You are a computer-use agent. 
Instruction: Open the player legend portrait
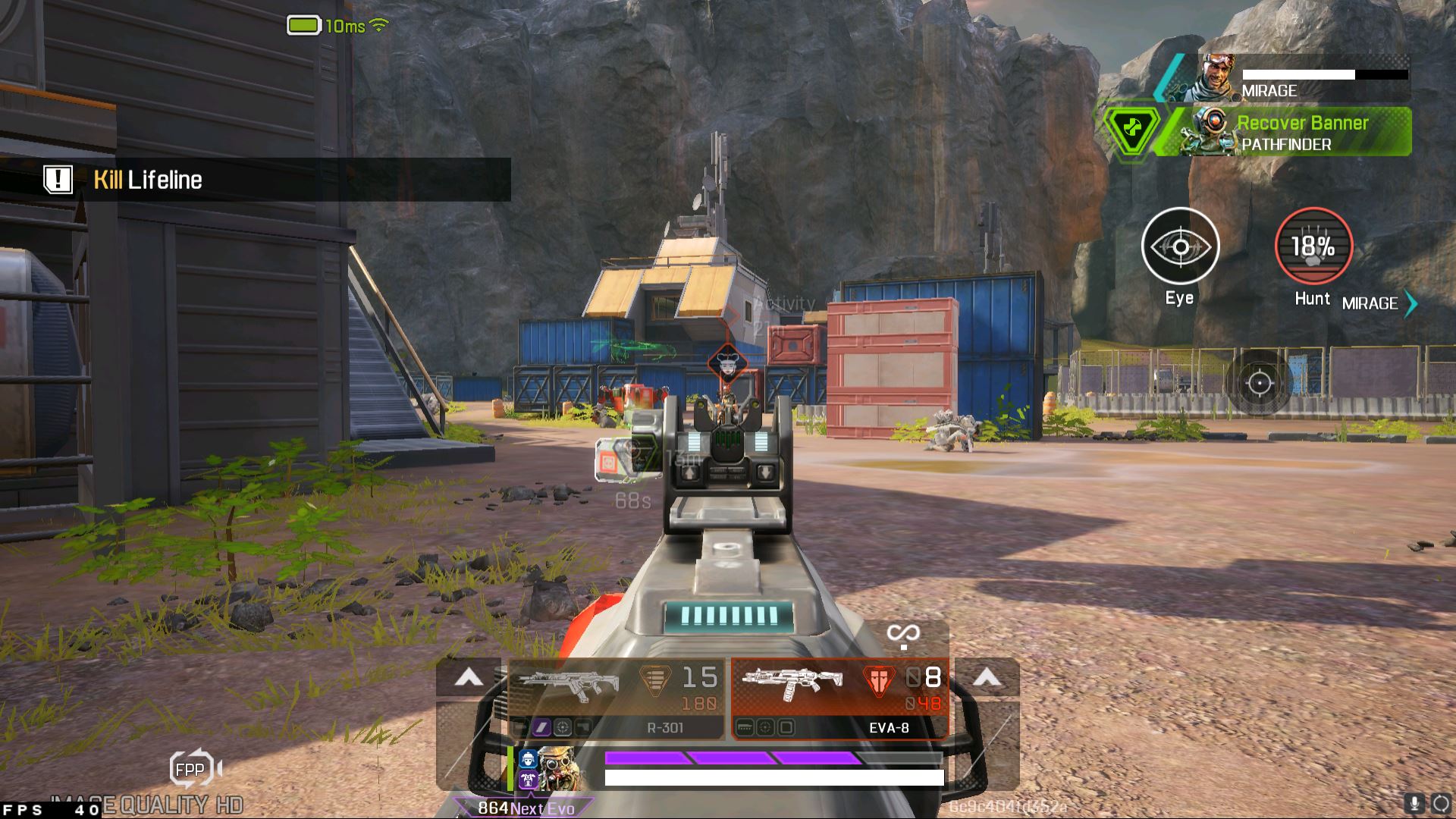pyautogui.click(x=555, y=767)
